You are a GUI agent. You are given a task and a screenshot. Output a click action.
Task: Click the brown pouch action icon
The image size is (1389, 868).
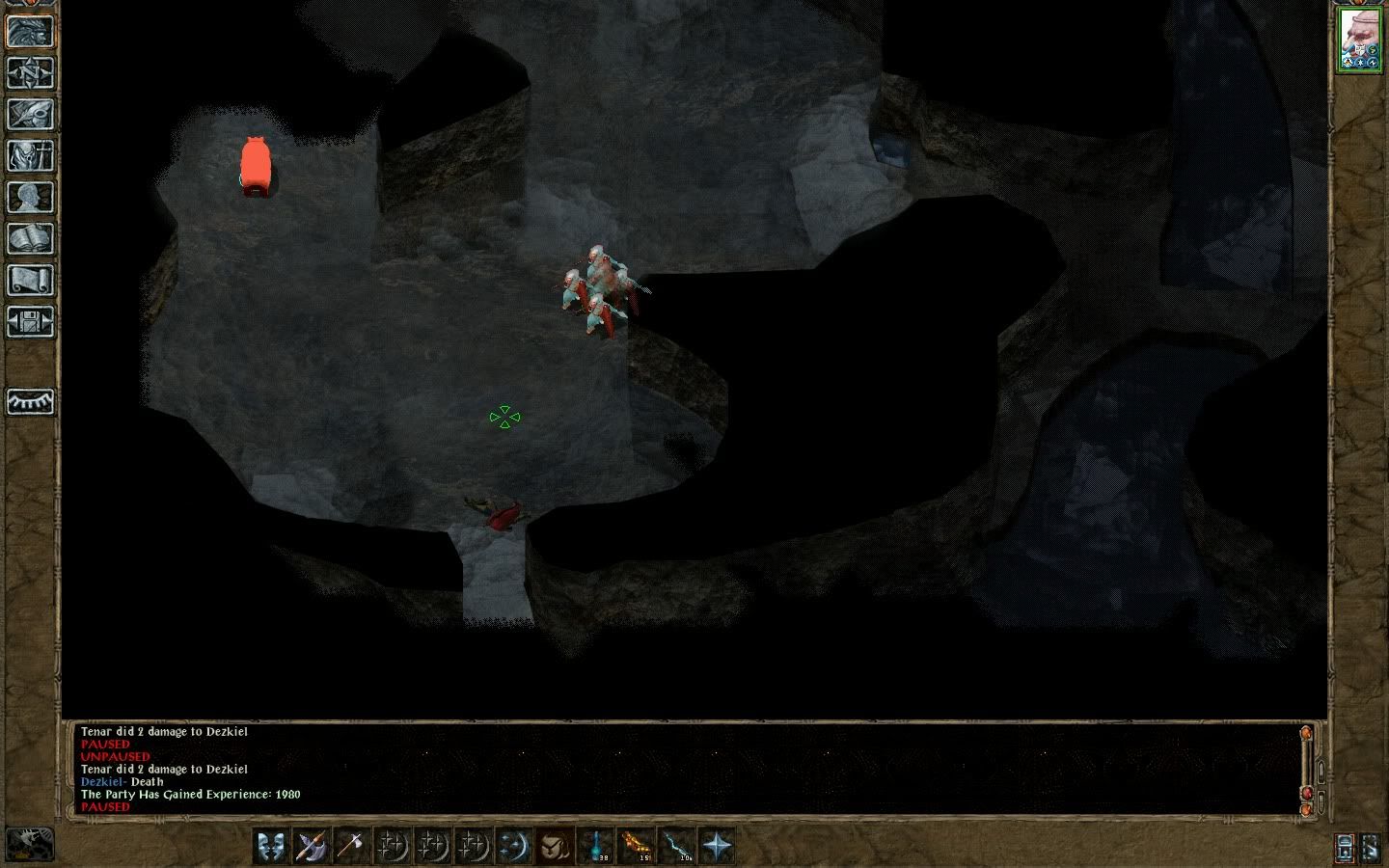click(x=554, y=846)
